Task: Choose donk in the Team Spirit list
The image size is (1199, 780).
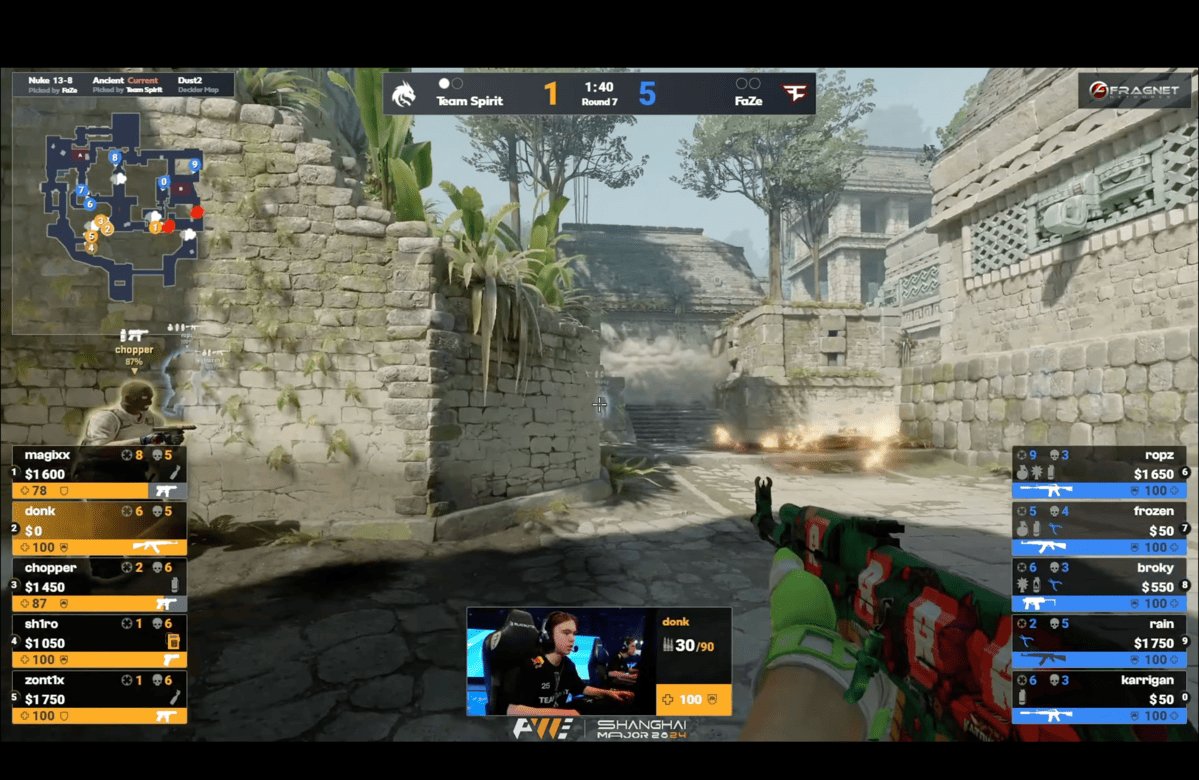Action: (99, 529)
